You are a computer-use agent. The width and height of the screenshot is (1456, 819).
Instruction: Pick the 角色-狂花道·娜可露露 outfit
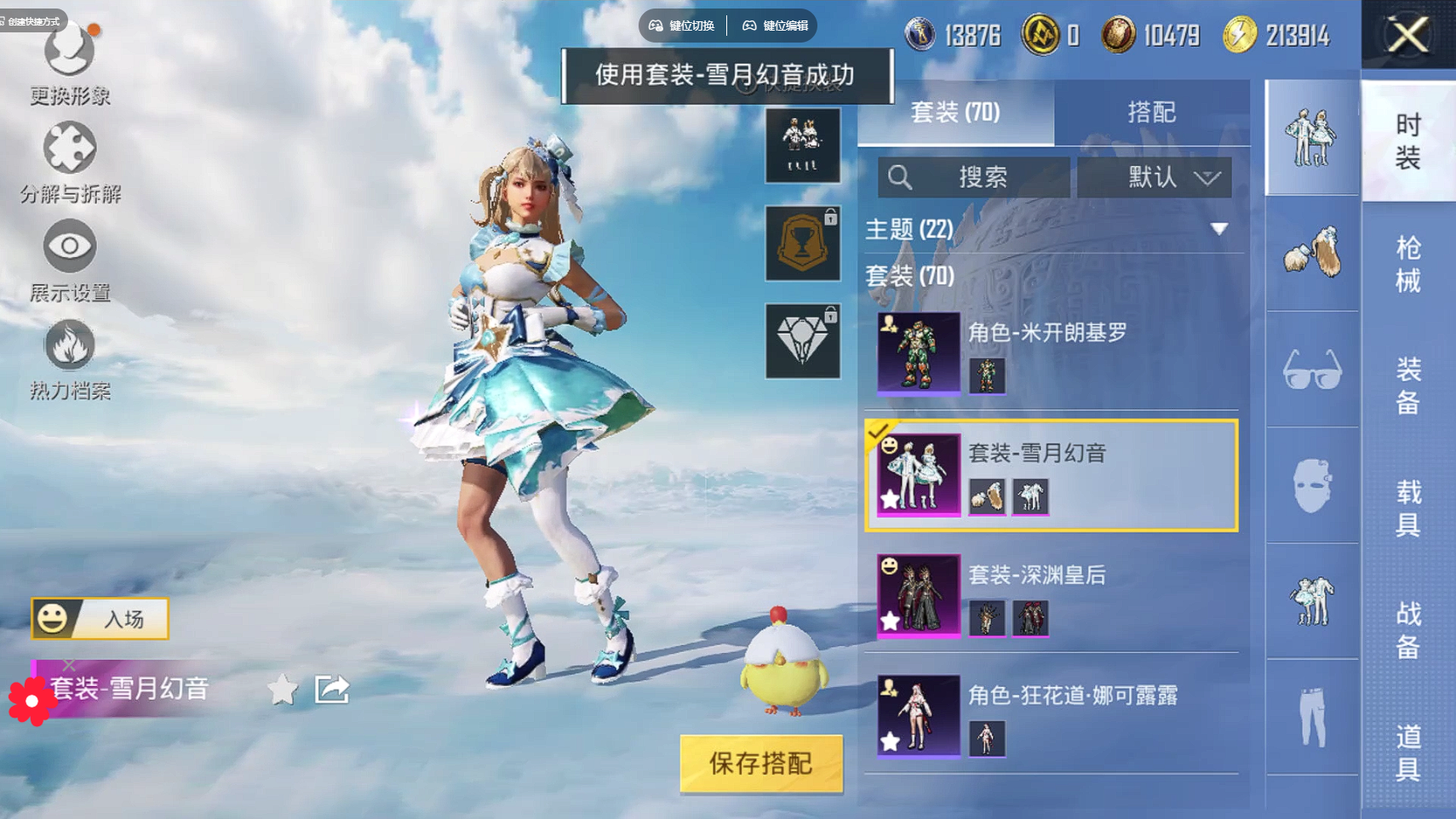pyautogui.click(x=1051, y=716)
